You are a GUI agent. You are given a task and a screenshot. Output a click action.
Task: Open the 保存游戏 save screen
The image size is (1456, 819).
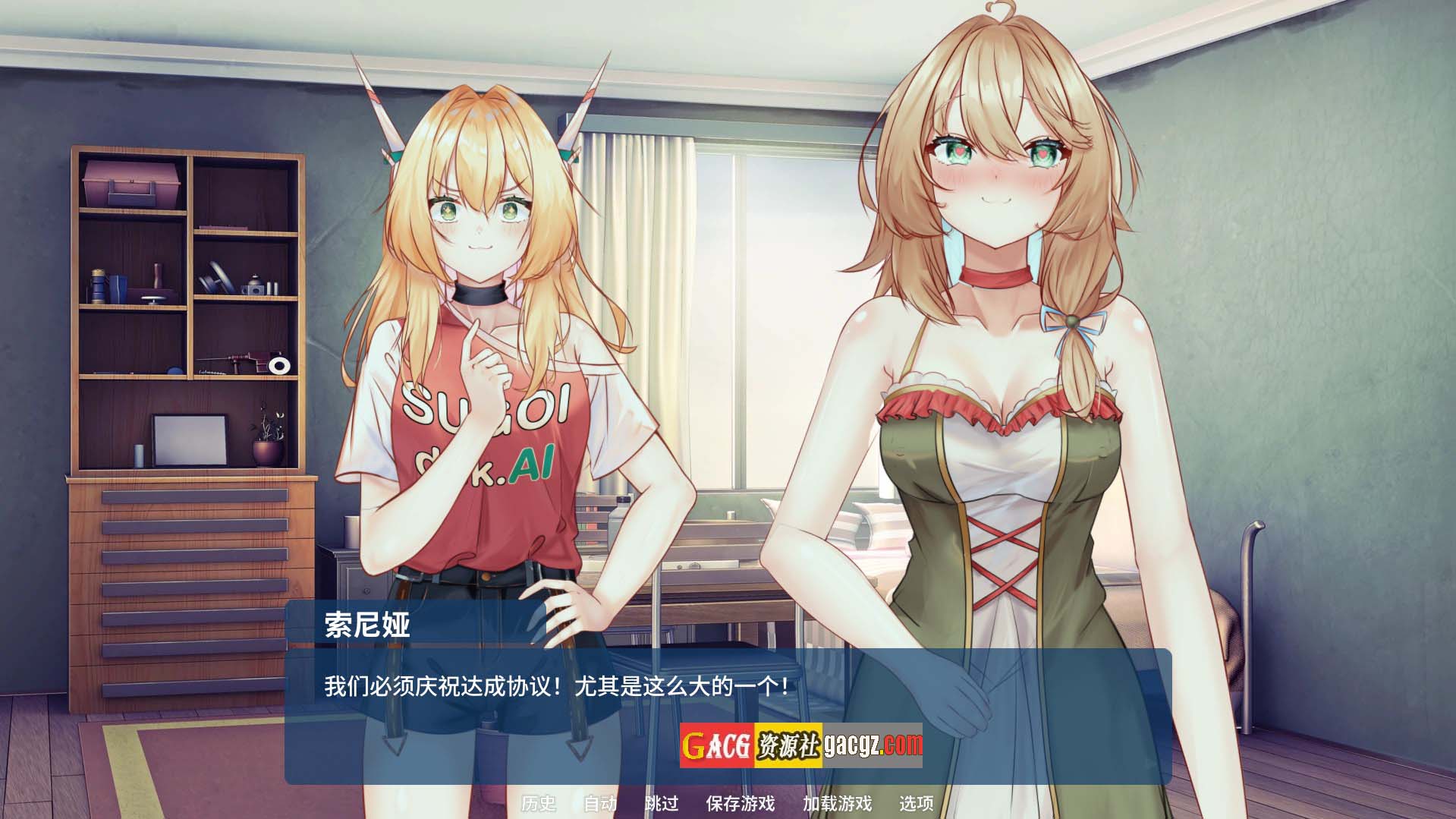(740, 803)
